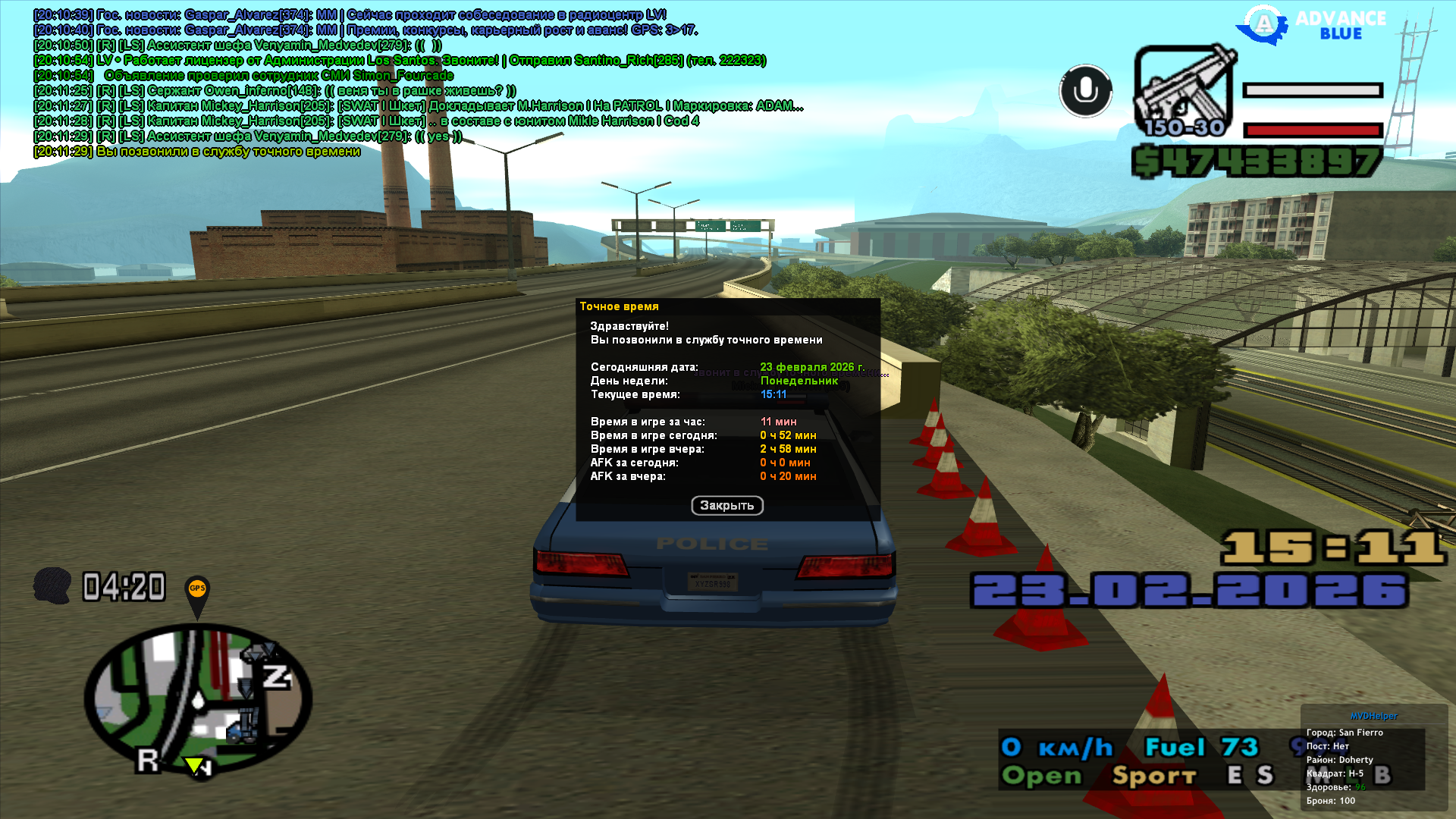Click the Advance Blue server logo

(x=1311, y=24)
